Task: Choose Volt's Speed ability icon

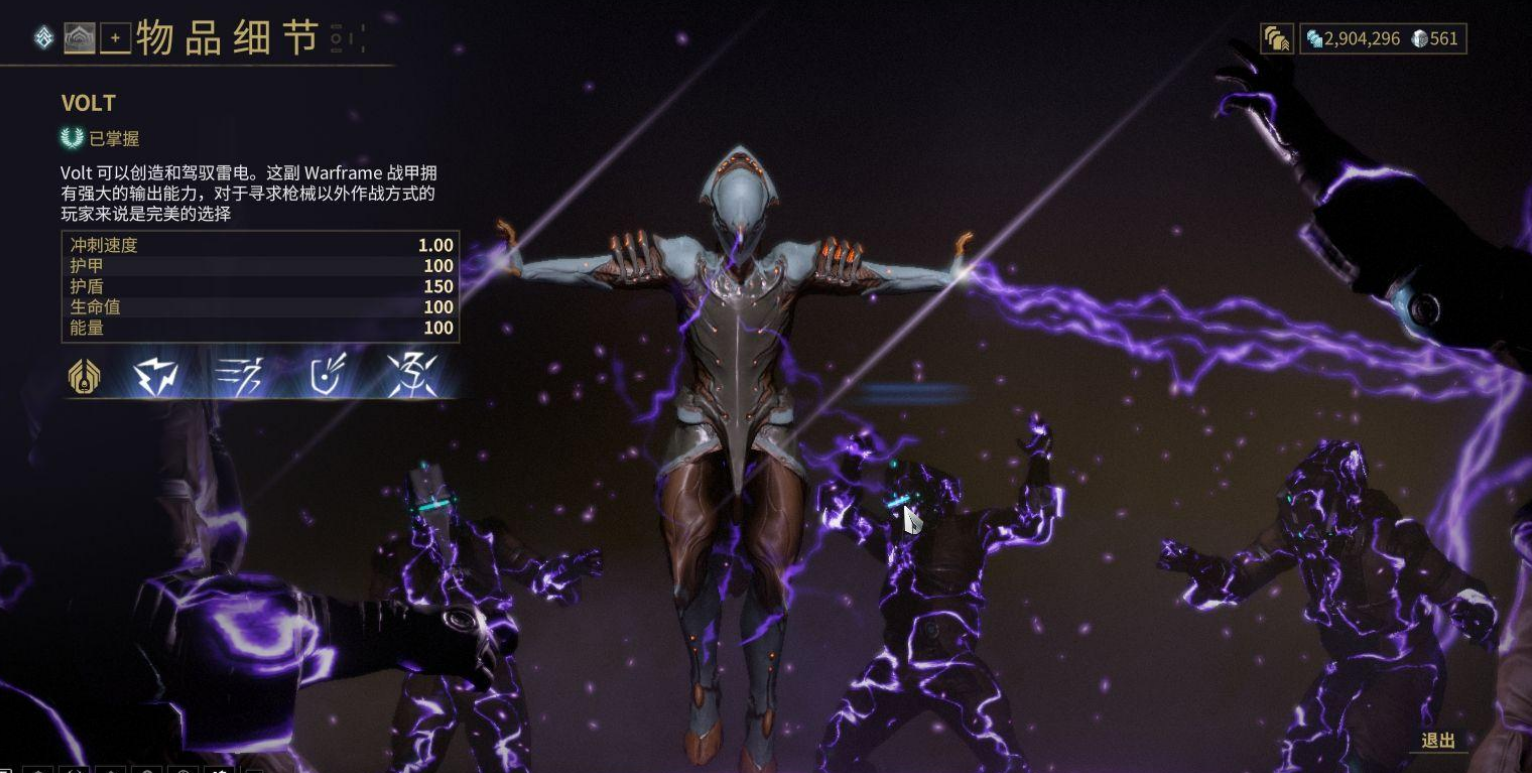Action: (240, 377)
